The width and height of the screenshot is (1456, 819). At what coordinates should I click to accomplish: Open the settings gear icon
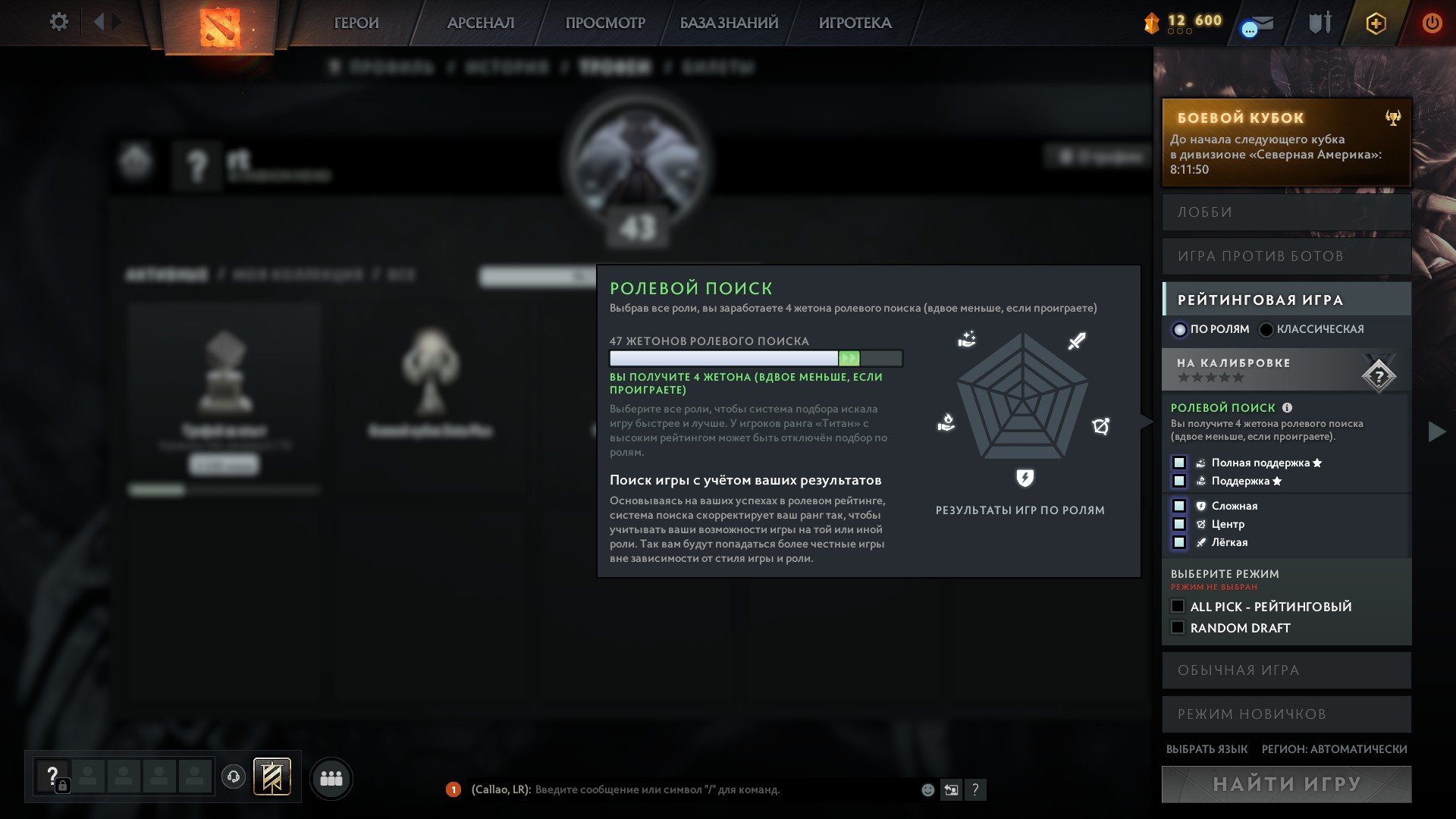[58, 22]
